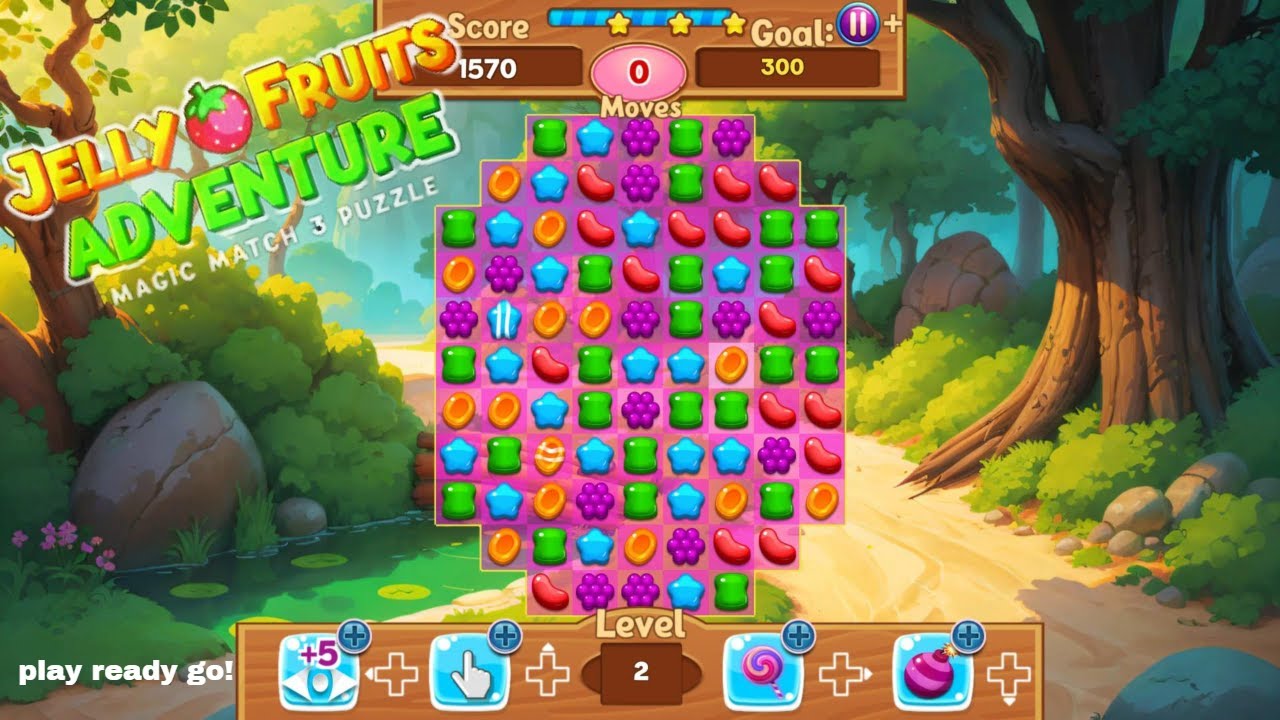Image resolution: width=1280 pixels, height=720 pixels.
Task: Select the striped blue candy tile
Action: coord(504,320)
